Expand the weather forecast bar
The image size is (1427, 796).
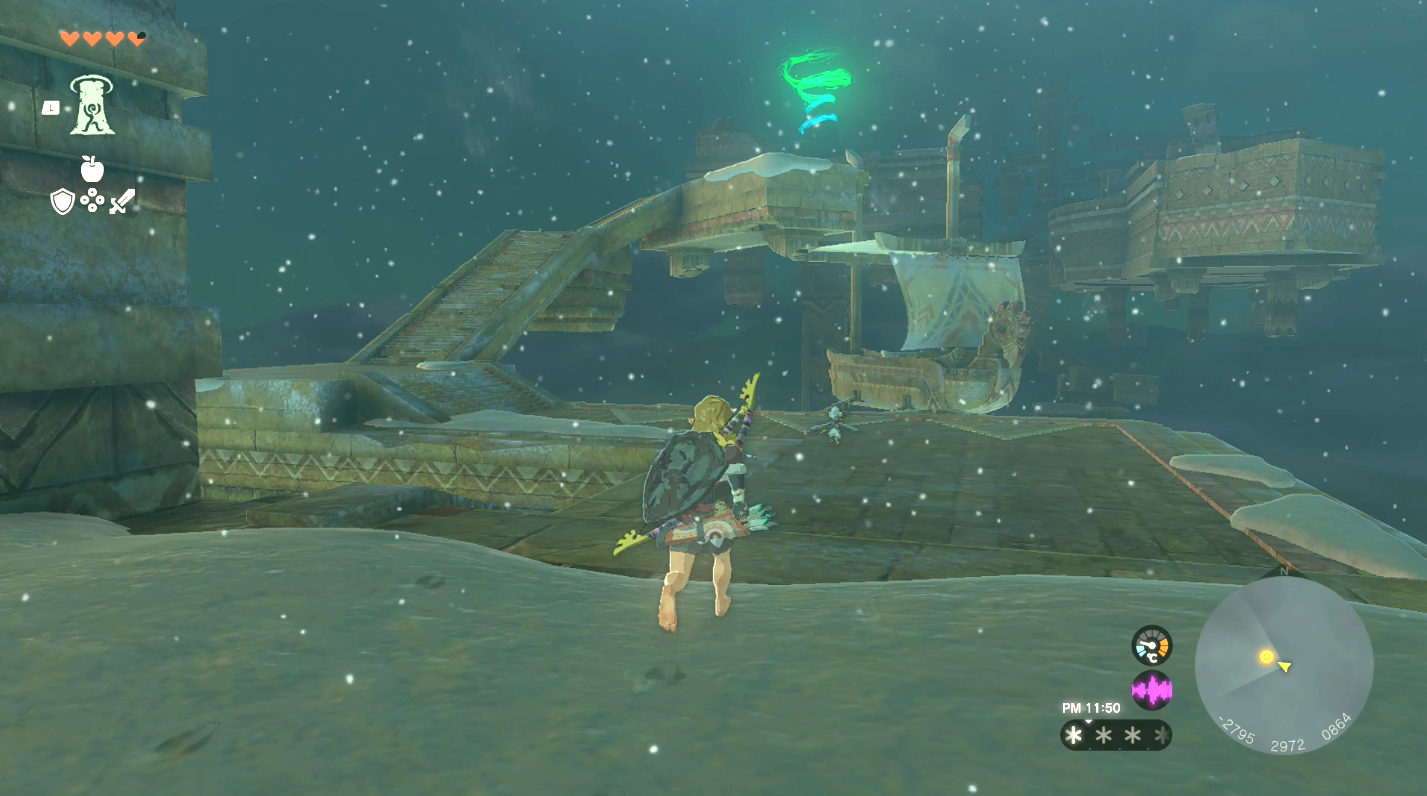click(x=1113, y=733)
